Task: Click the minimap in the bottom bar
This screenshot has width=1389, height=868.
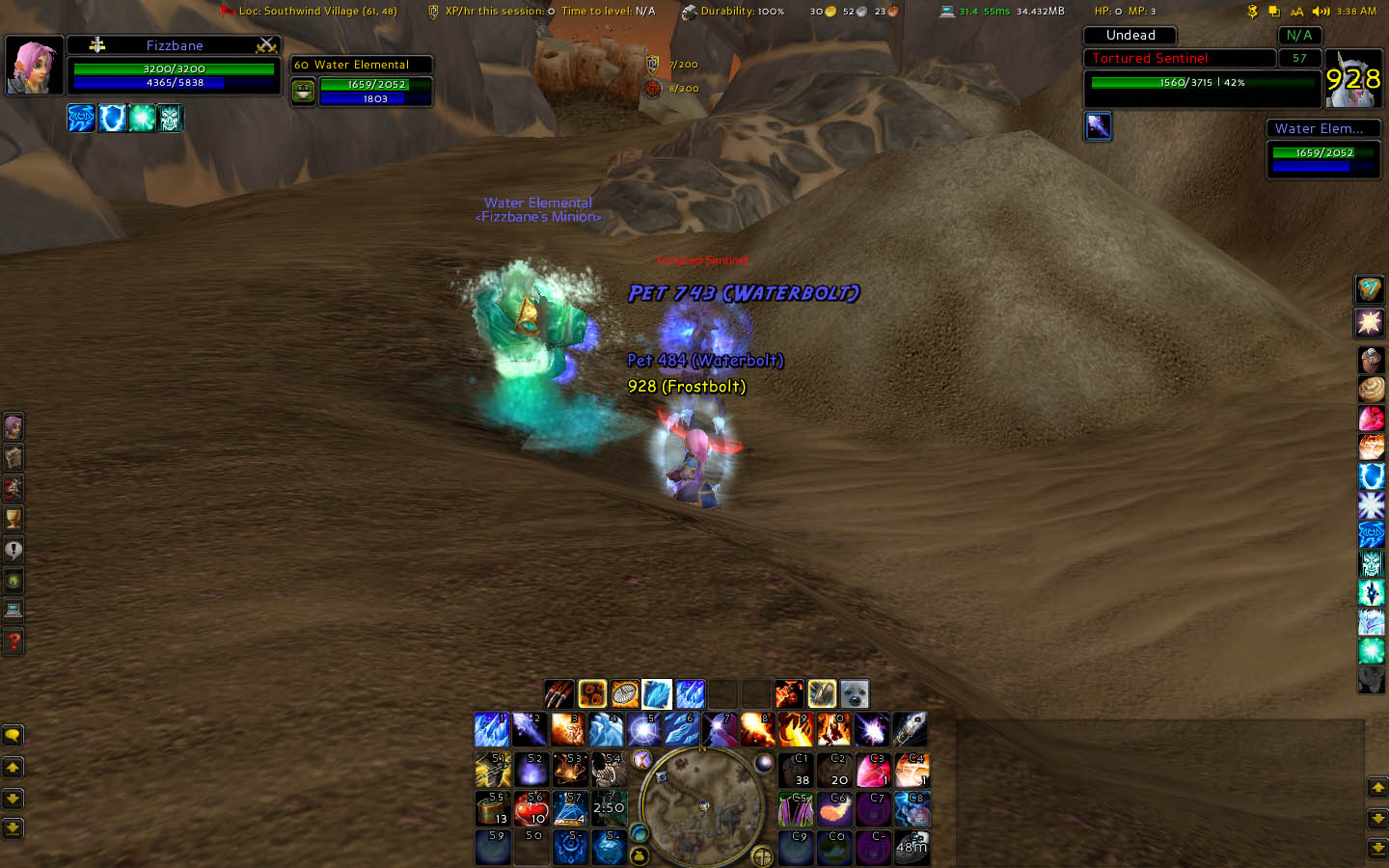Action: click(x=700, y=805)
